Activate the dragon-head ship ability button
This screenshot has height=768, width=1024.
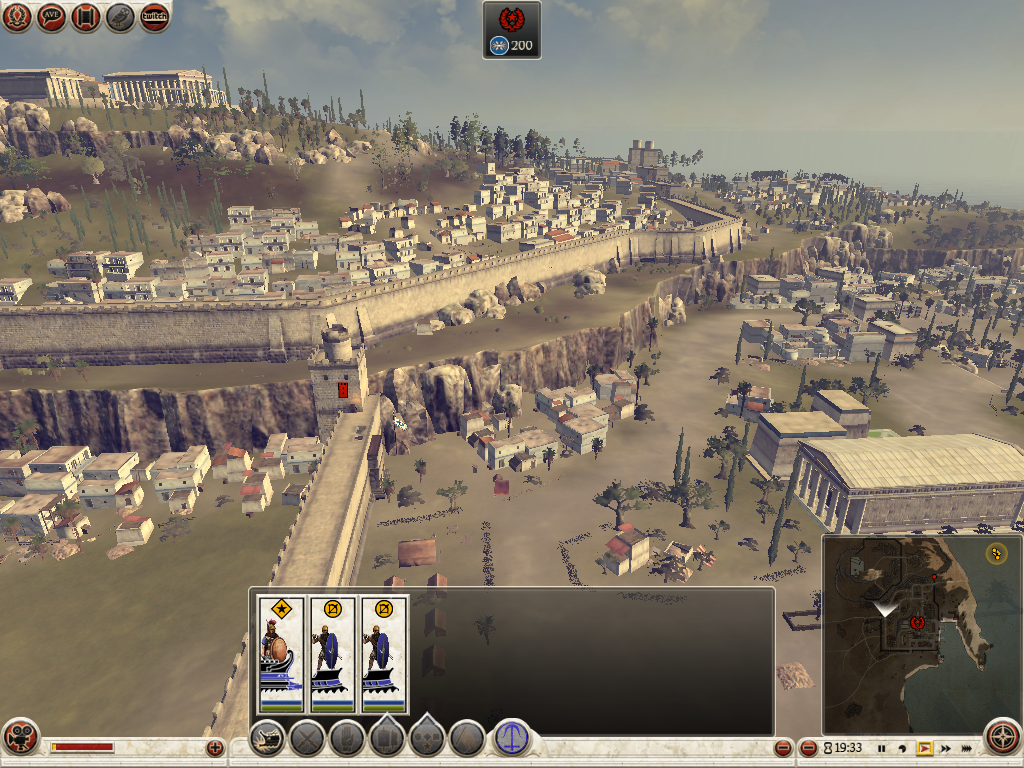tap(268, 738)
